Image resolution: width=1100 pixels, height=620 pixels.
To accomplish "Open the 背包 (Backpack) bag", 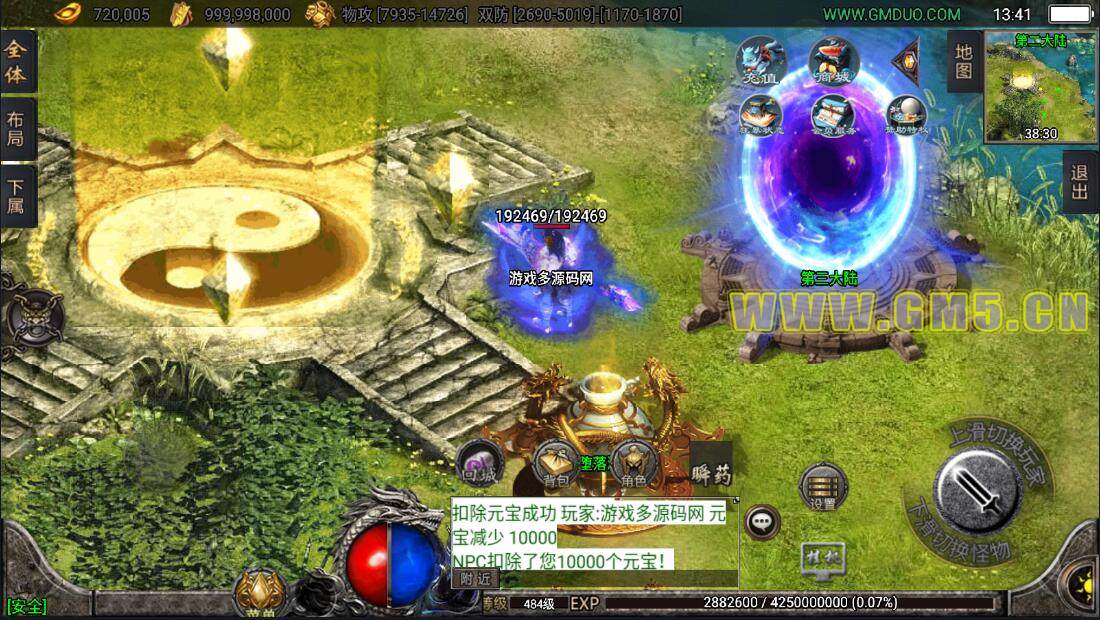I will click(555, 462).
